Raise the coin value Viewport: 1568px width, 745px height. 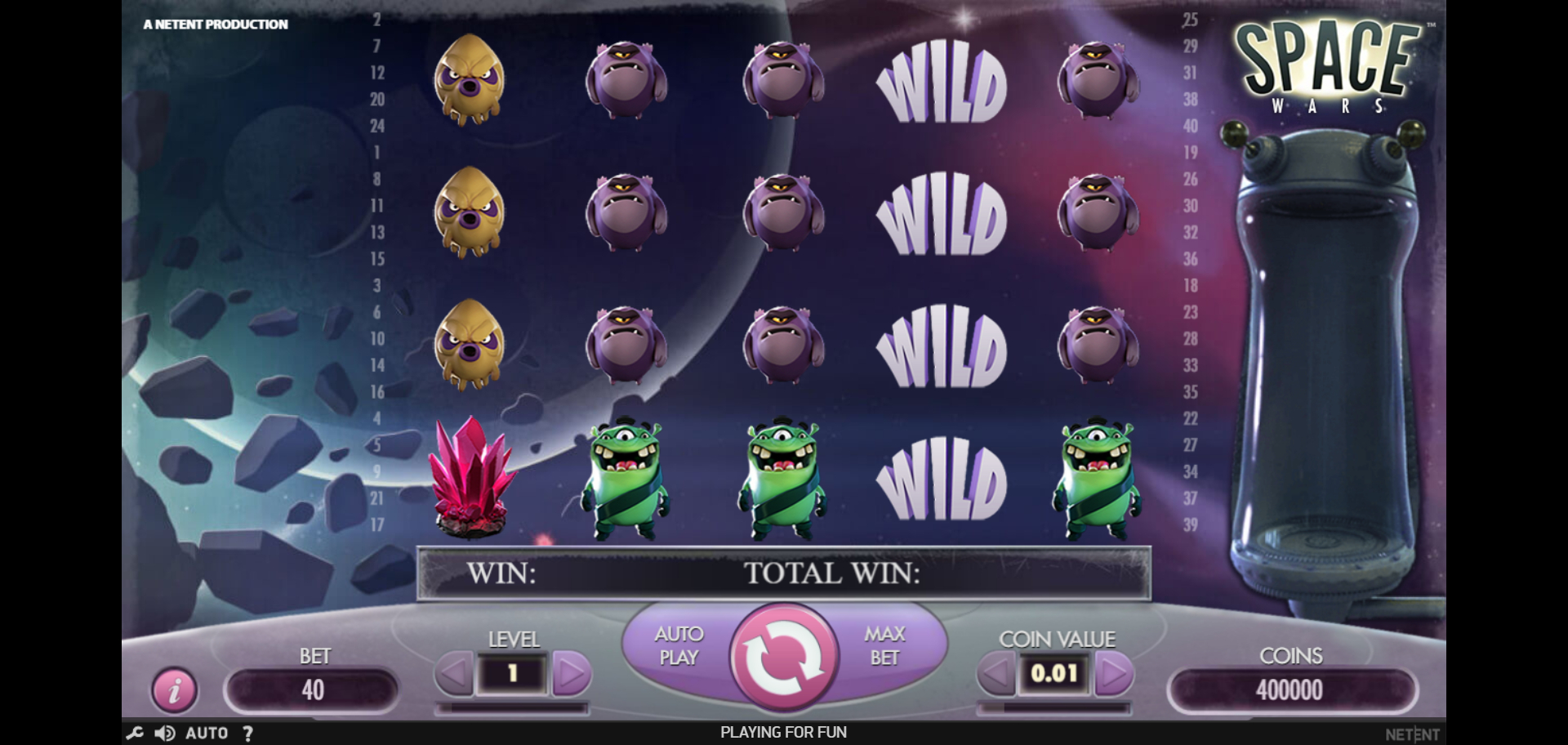[1113, 674]
